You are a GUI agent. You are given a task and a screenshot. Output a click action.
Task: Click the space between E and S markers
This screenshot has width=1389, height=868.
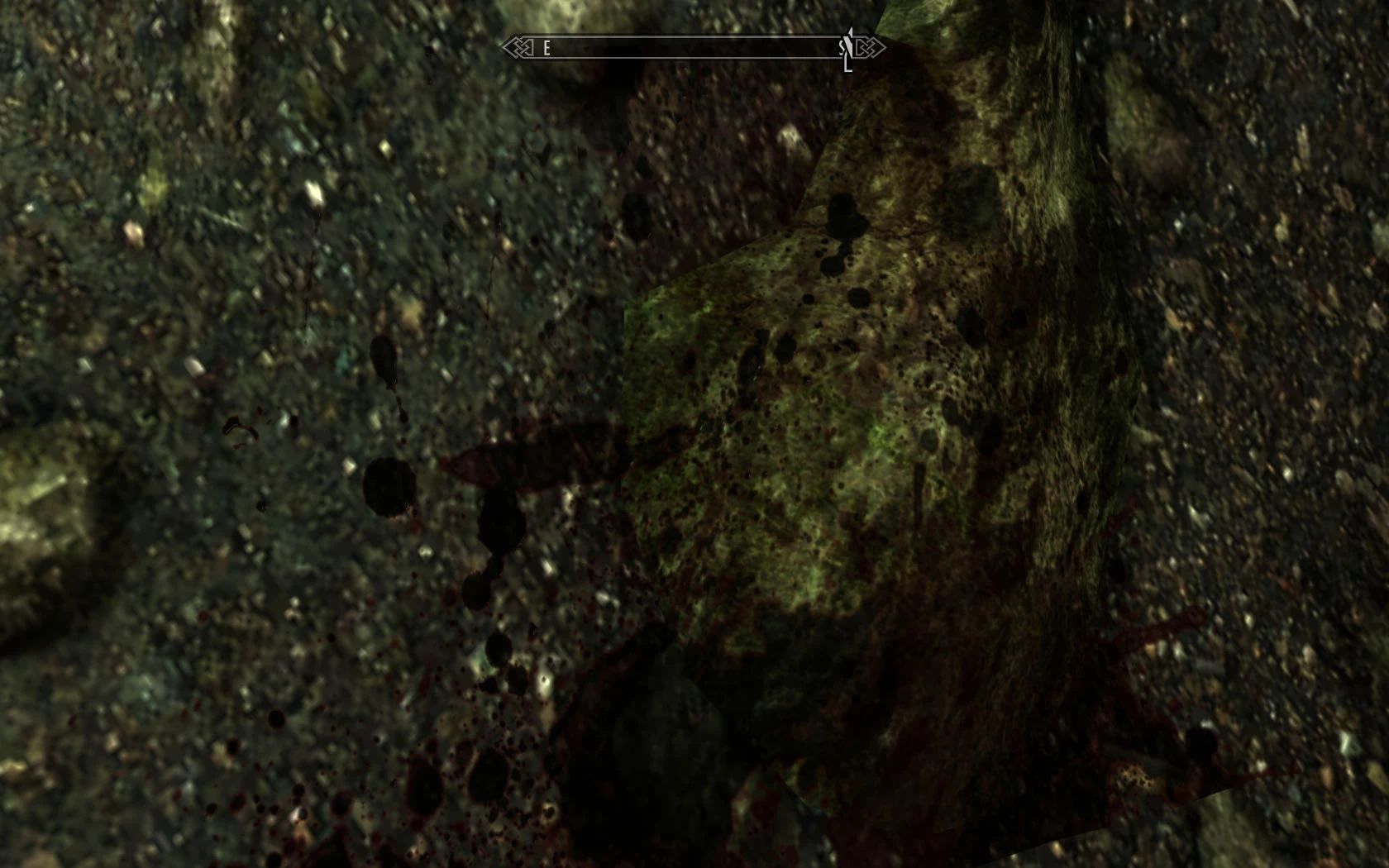coord(694,47)
